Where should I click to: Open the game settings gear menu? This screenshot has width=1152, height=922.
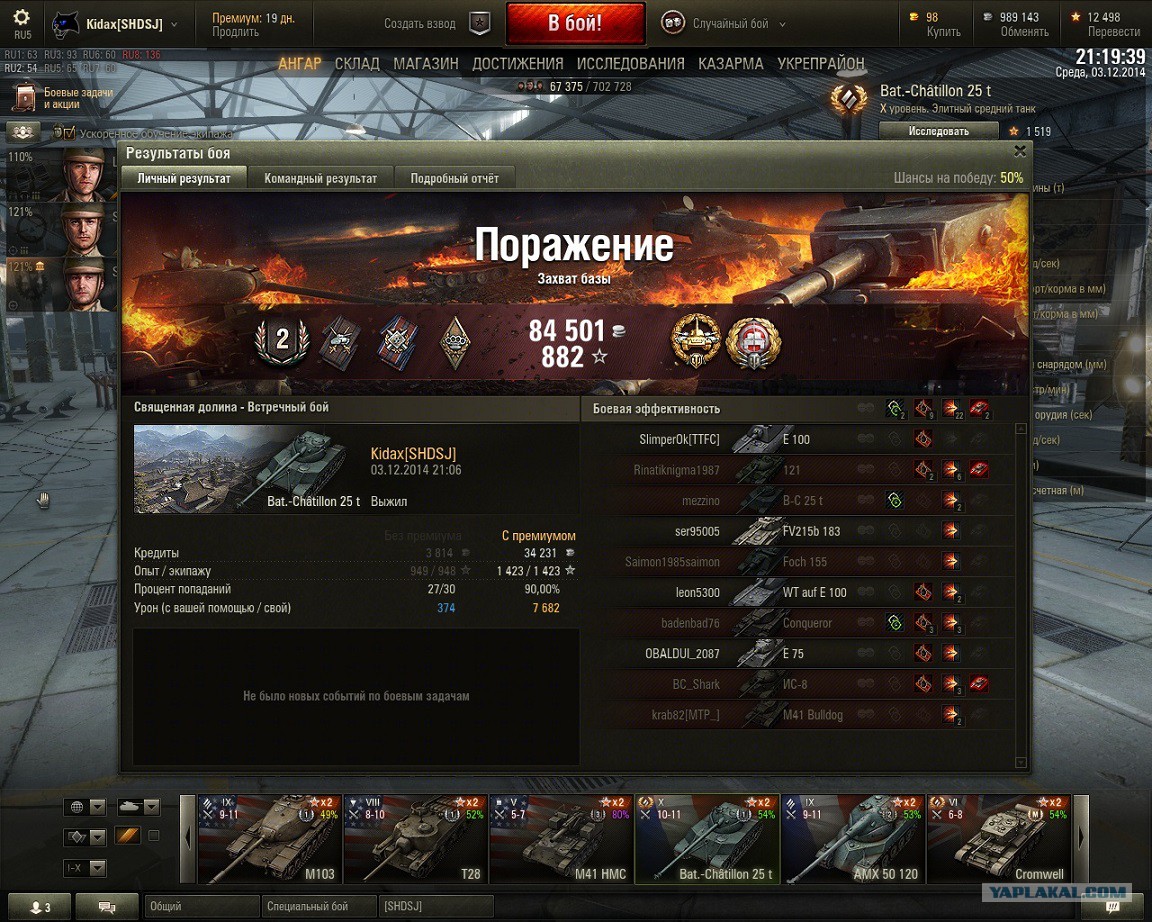point(21,18)
